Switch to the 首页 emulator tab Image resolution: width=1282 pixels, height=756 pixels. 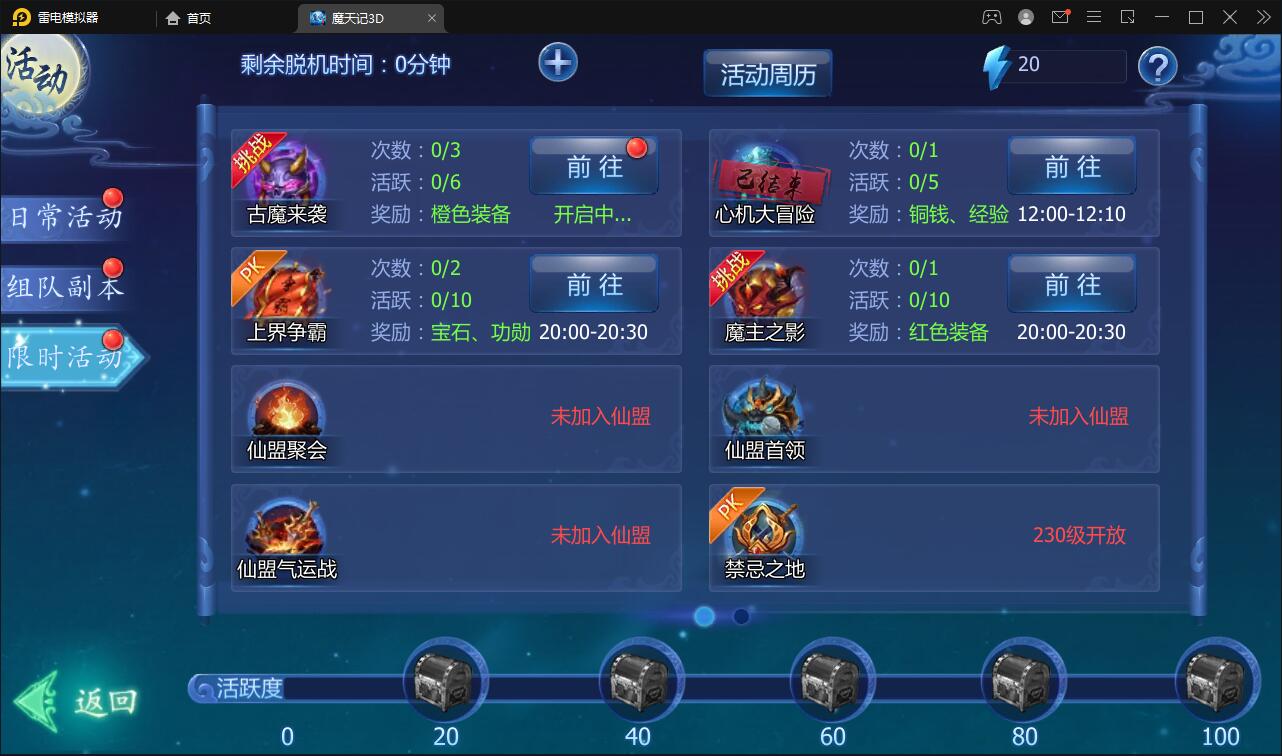(187, 18)
